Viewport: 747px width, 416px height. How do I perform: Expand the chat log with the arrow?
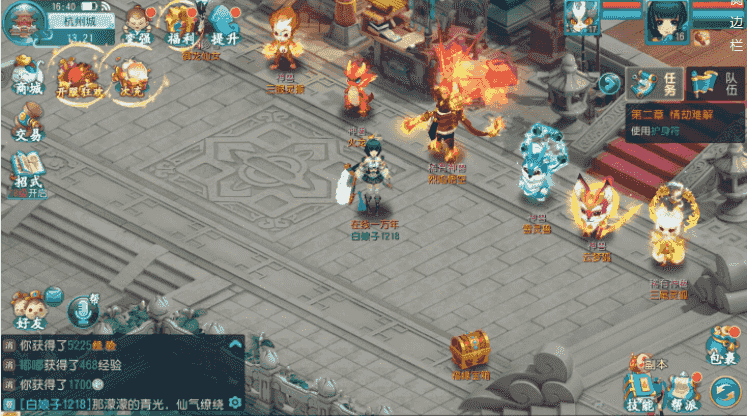(x=235, y=346)
